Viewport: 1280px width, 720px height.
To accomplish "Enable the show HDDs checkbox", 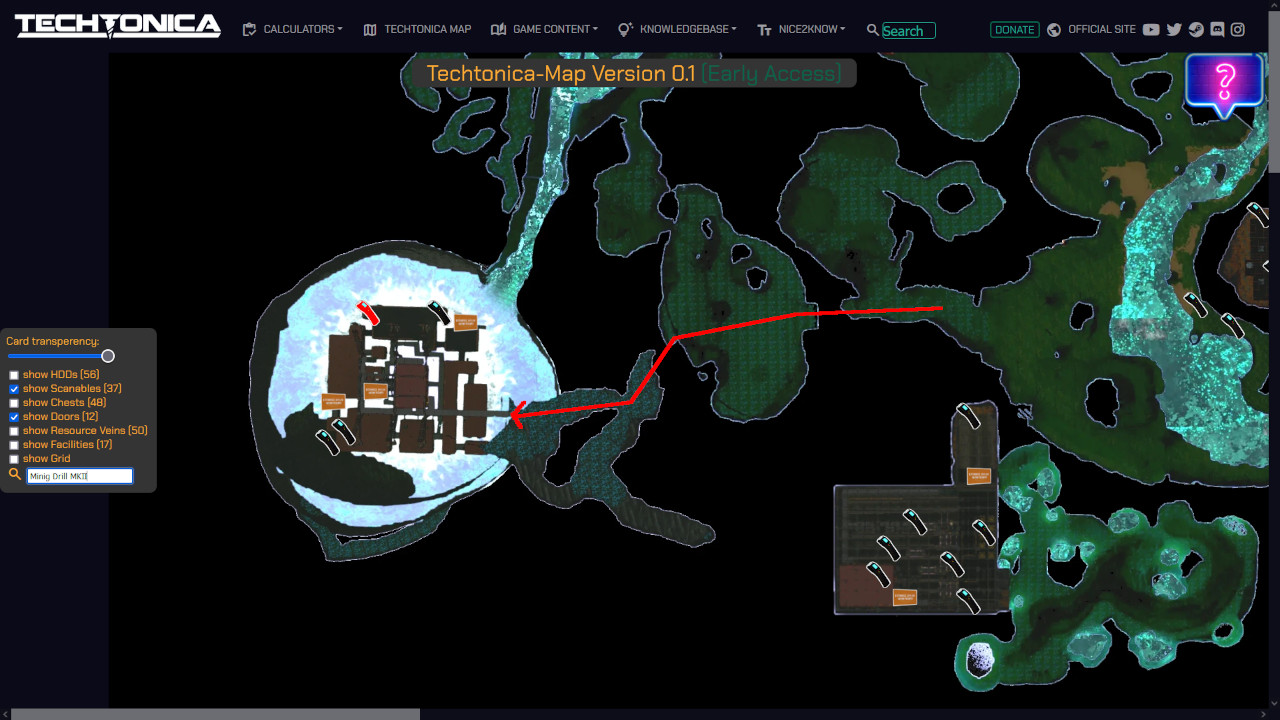I will pos(13,374).
